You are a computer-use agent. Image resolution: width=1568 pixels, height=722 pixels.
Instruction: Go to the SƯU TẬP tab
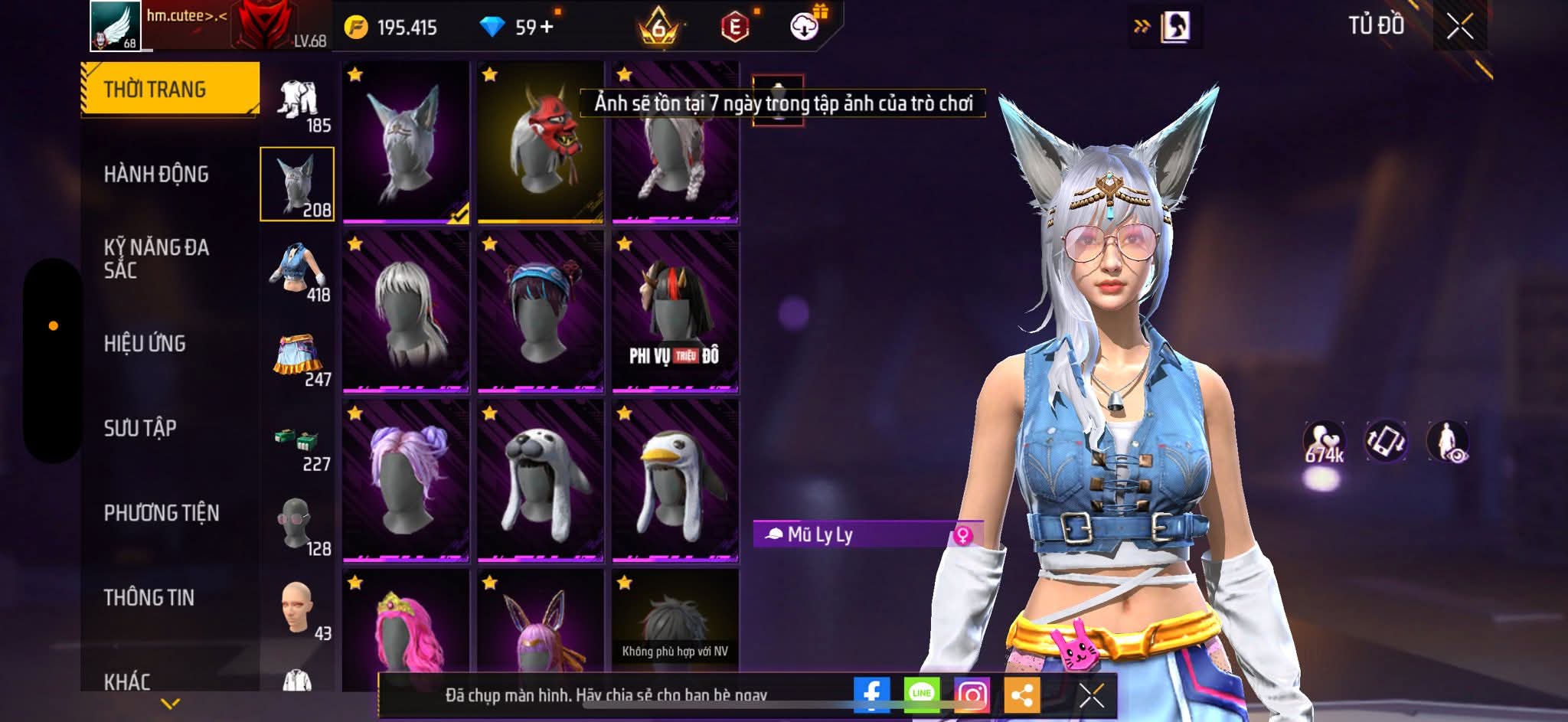pyautogui.click(x=140, y=428)
